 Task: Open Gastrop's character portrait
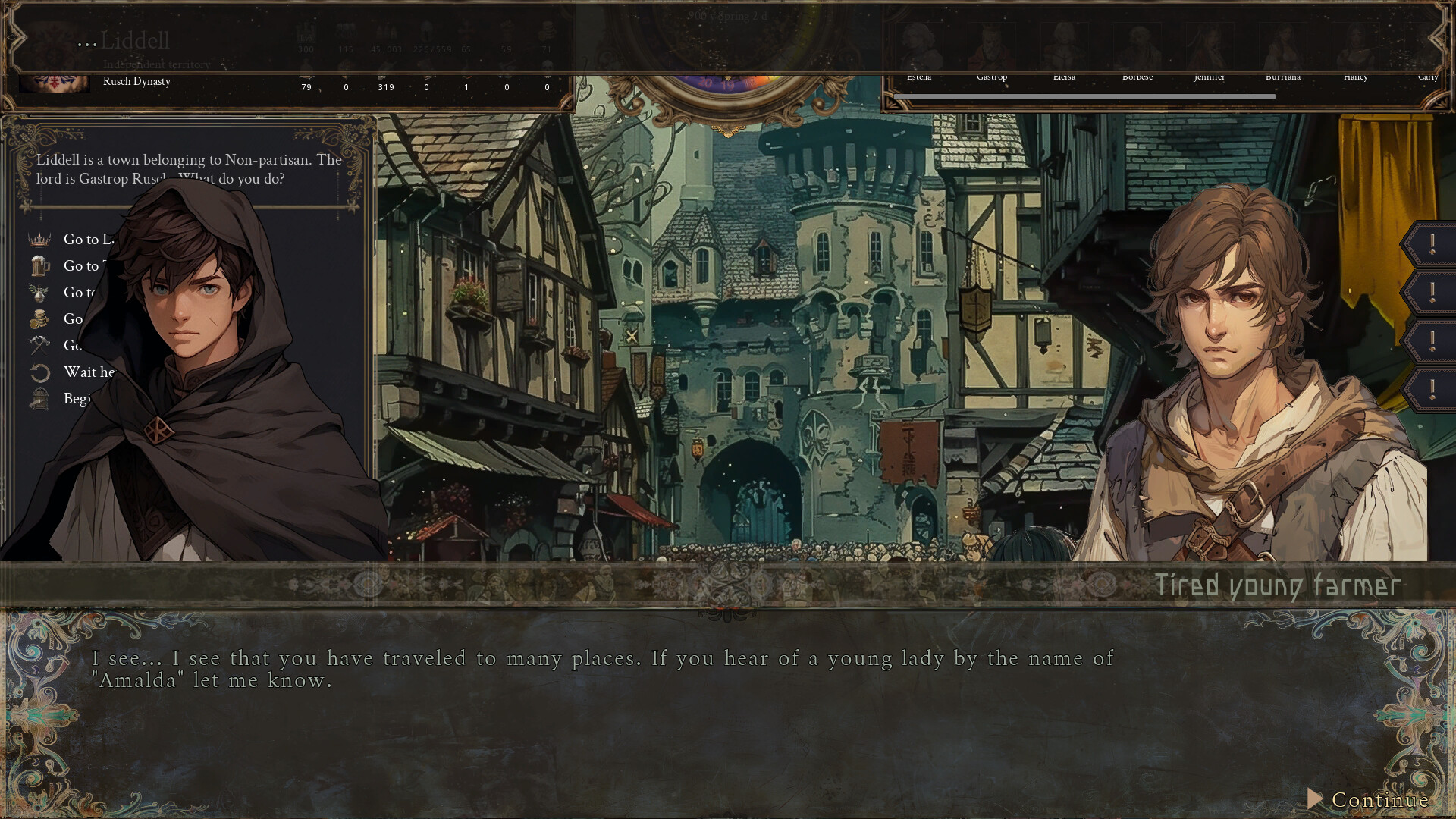point(993,44)
